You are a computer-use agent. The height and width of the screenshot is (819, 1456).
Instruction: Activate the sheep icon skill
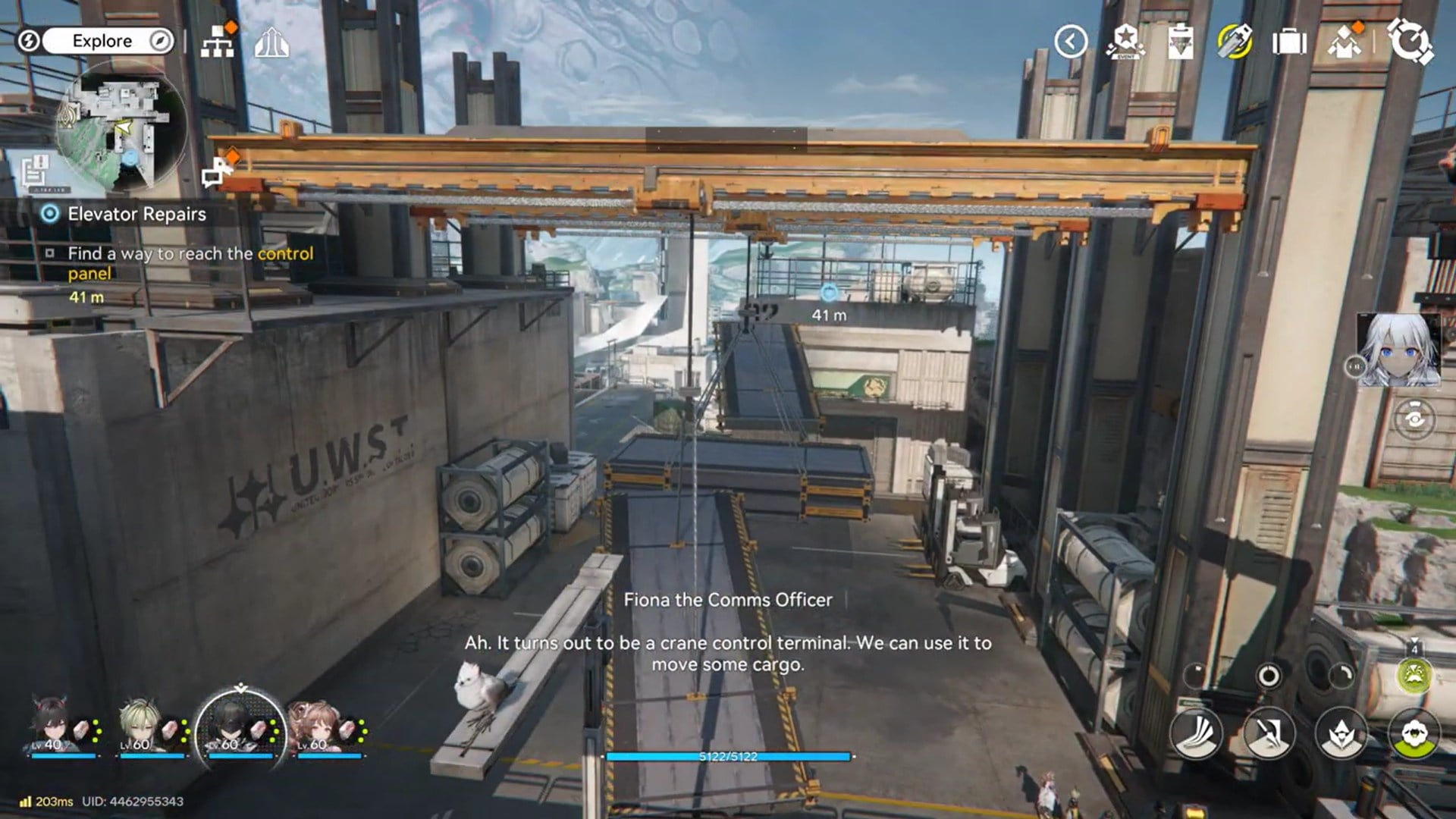1414,734
